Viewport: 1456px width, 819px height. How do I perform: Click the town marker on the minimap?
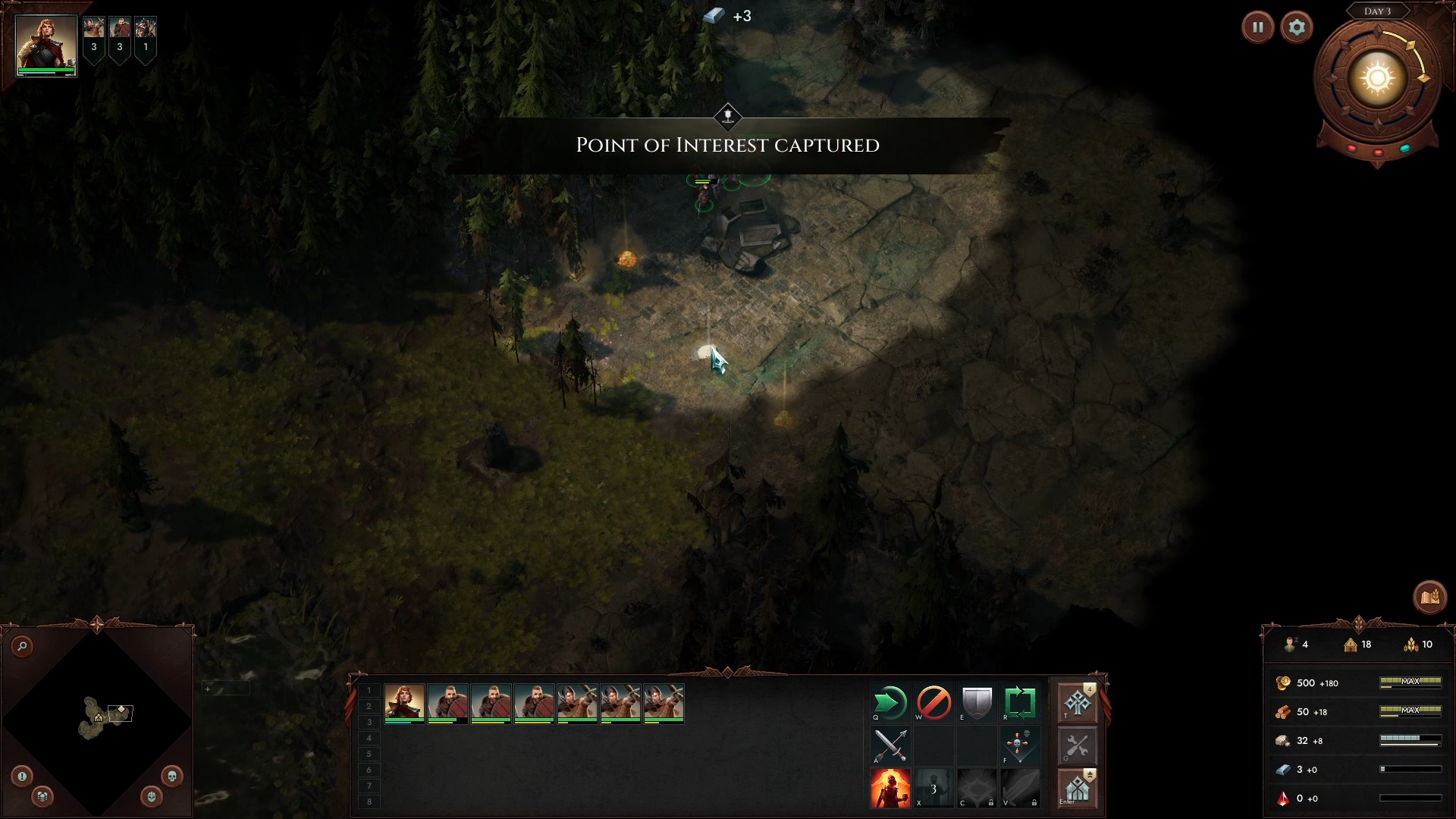point(99,717)
